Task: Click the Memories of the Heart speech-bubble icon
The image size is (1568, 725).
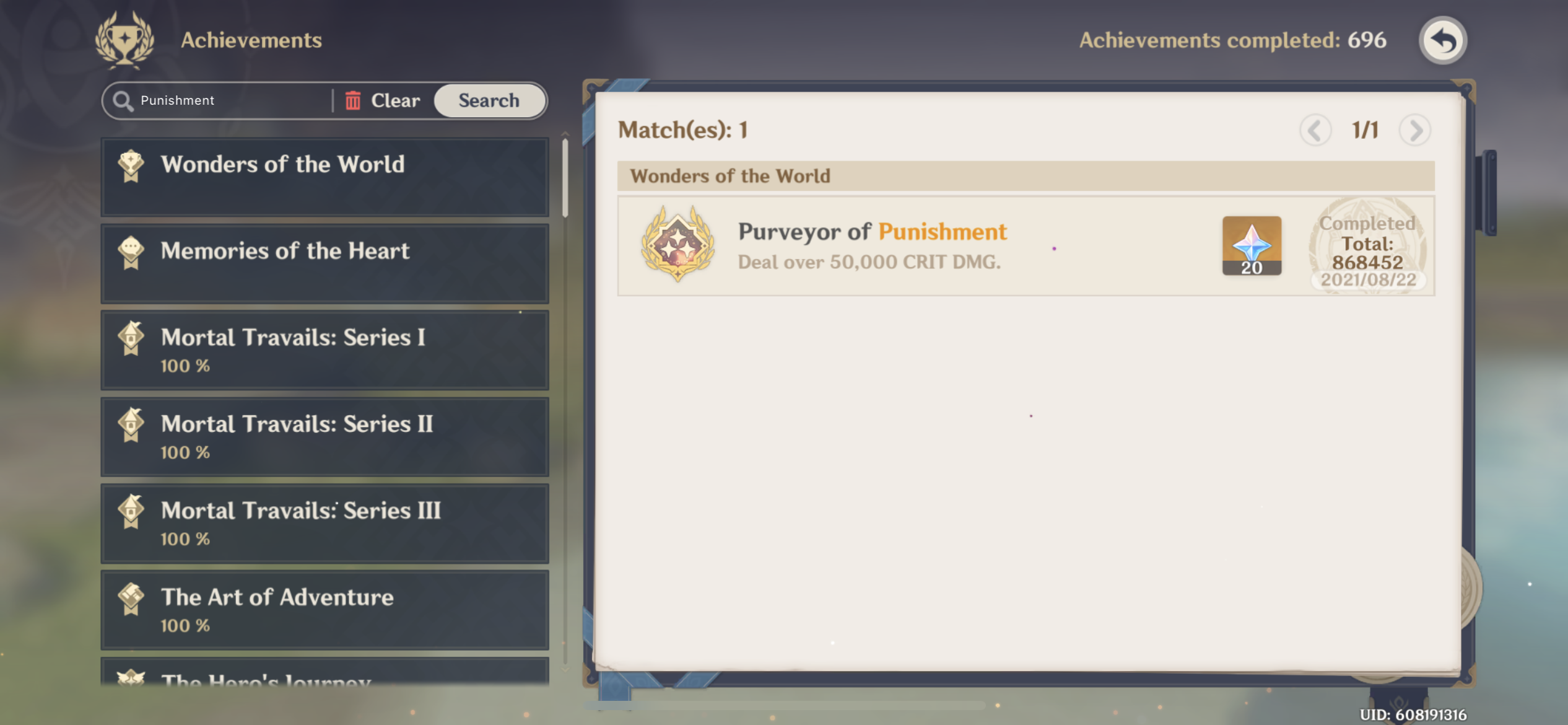Action: [x=131, y=251]
